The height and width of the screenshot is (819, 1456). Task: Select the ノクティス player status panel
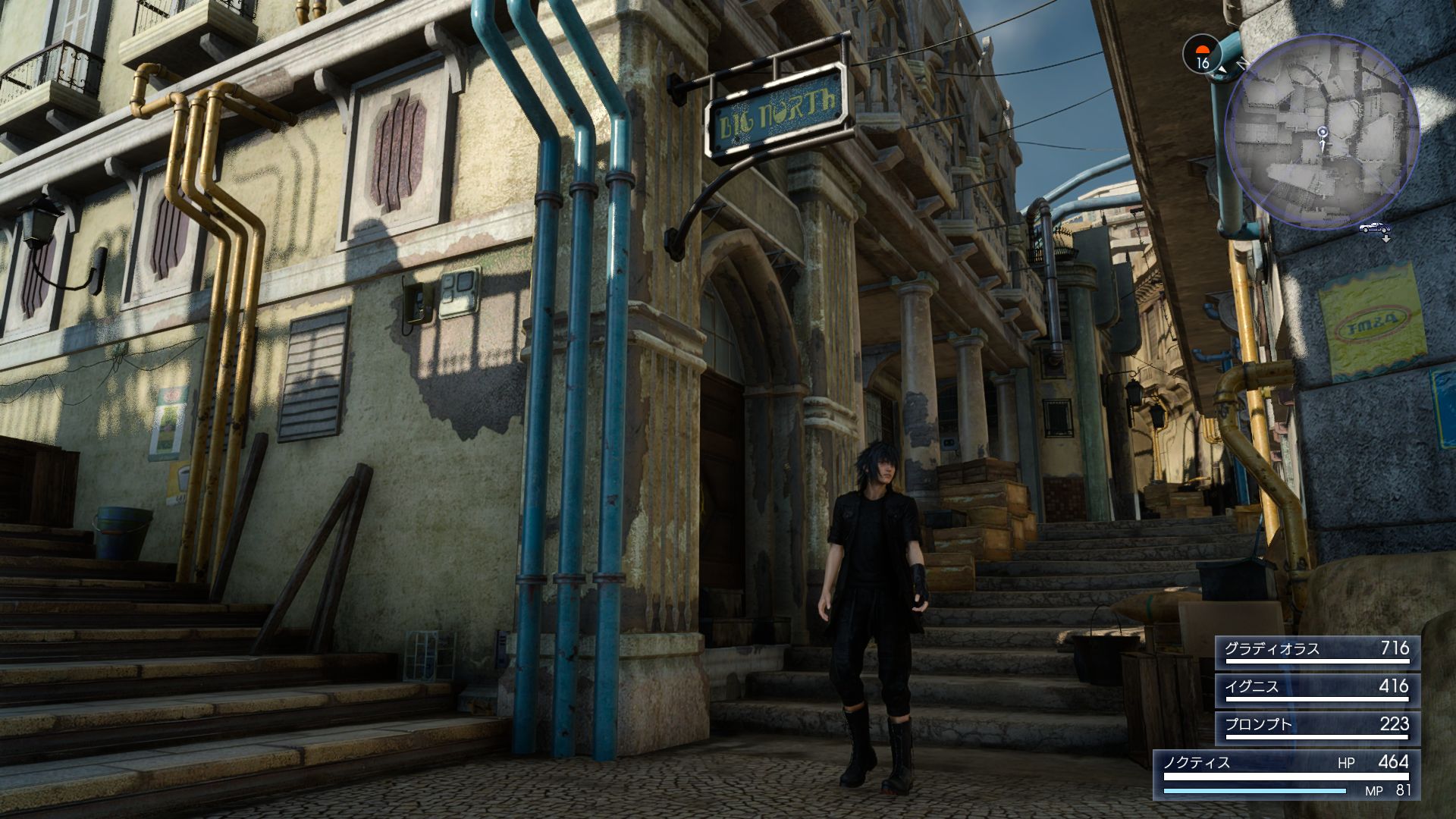[x=1286, y=773]
